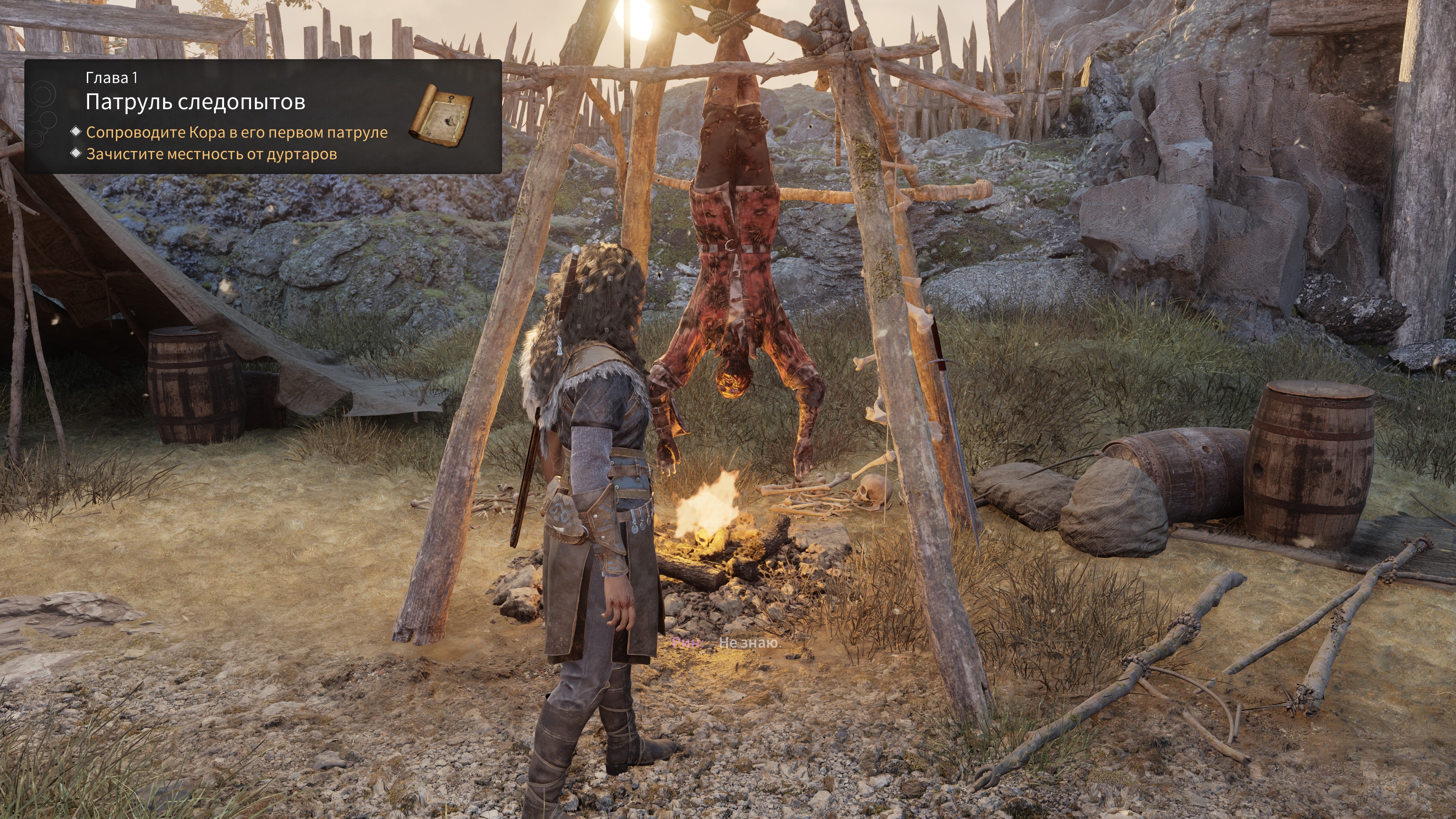Click the "Сопроводите Кора" objective
The image size is (1456, 819).
[236, 132]
